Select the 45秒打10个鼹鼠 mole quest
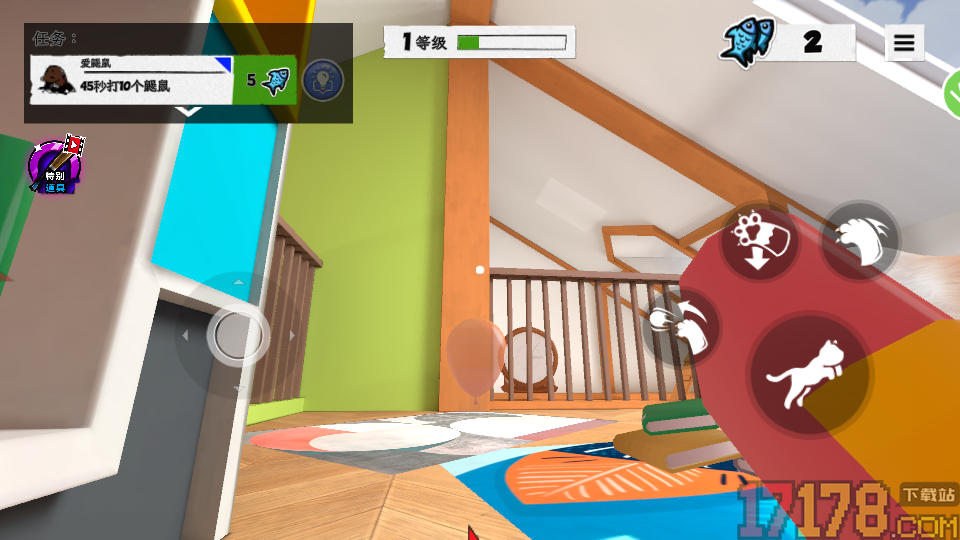 click(x=132, y=80)
